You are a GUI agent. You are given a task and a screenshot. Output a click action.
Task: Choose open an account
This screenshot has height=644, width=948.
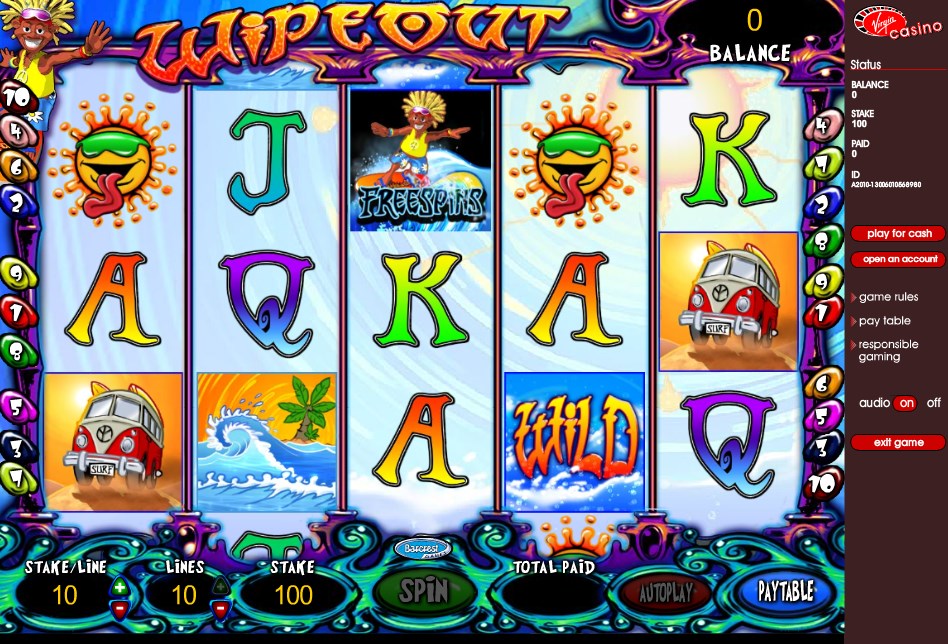coord(898,260)
